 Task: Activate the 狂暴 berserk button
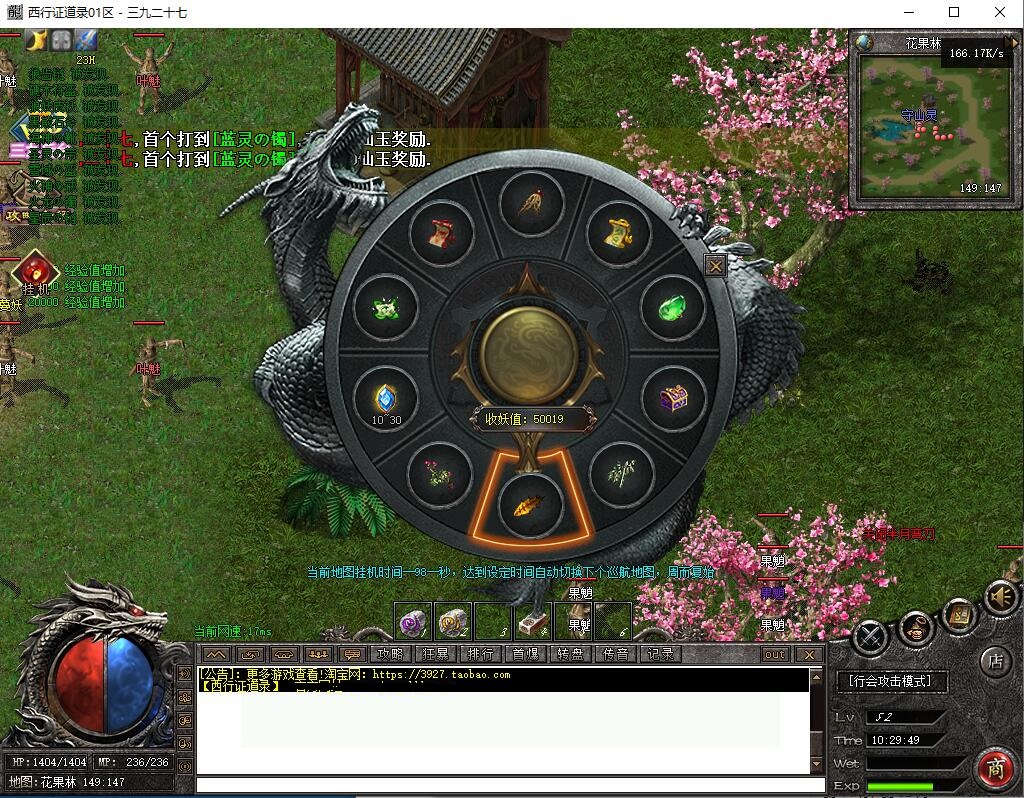click(x=436, y=654)
